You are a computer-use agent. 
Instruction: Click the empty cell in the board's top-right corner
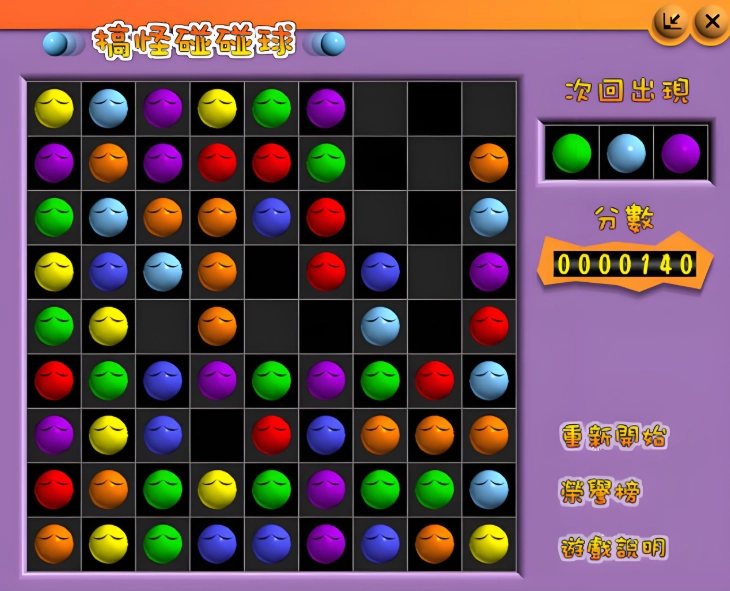(489, 108)
